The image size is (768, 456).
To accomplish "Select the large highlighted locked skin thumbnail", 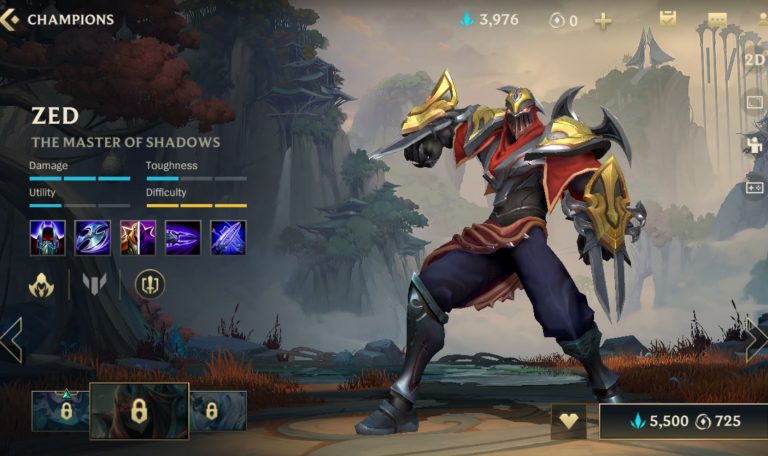I will point(139,411).
